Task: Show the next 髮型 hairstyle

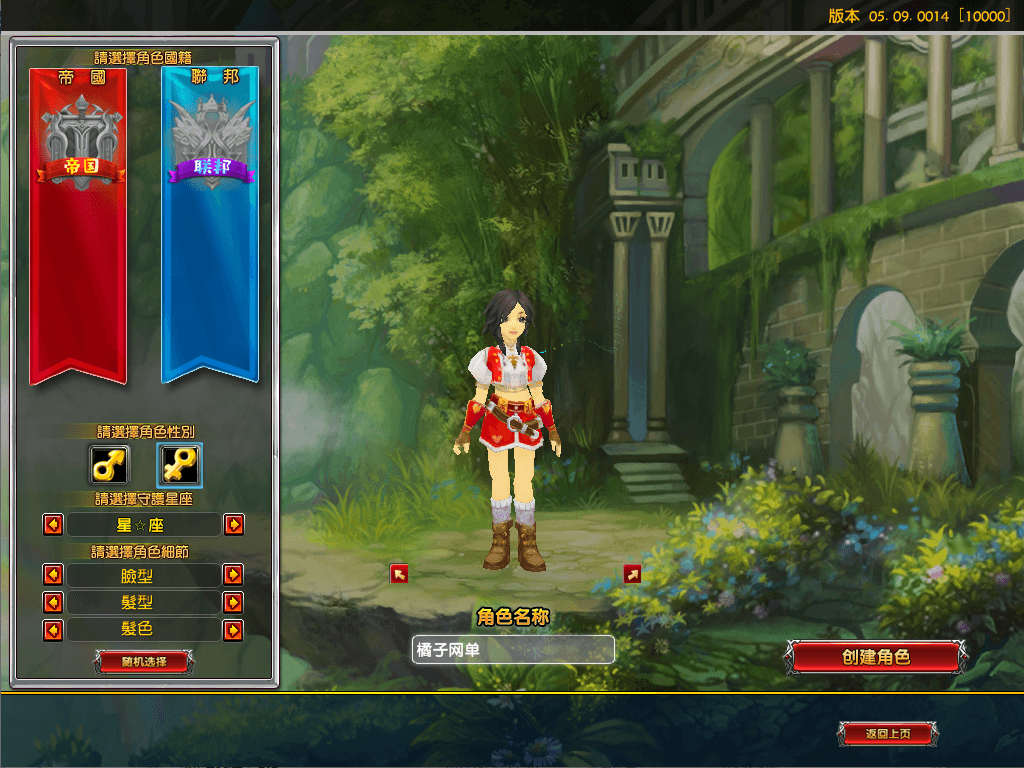Action: (x=233, y=602)
